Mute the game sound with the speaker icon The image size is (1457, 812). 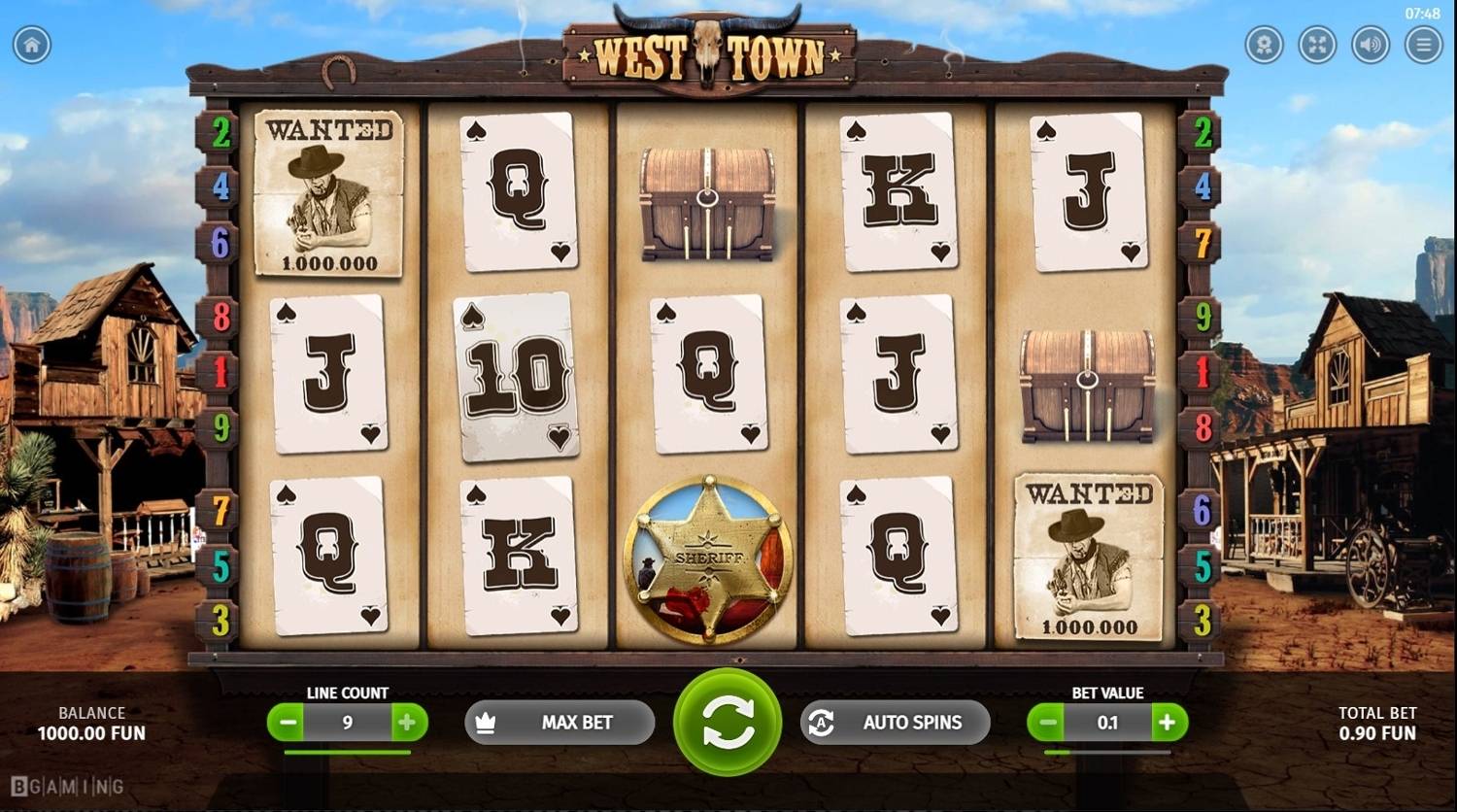1370,44
